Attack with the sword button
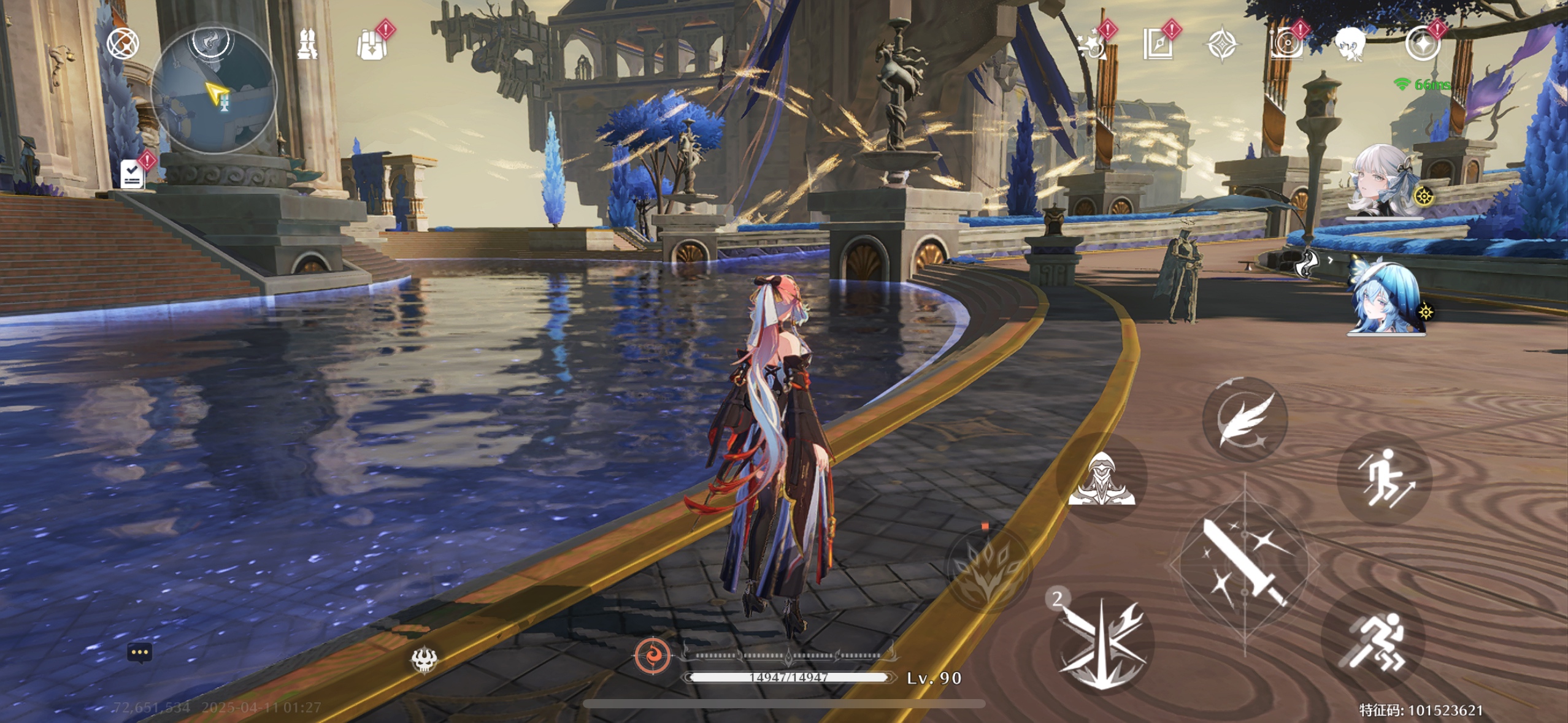 (1244, 565)
